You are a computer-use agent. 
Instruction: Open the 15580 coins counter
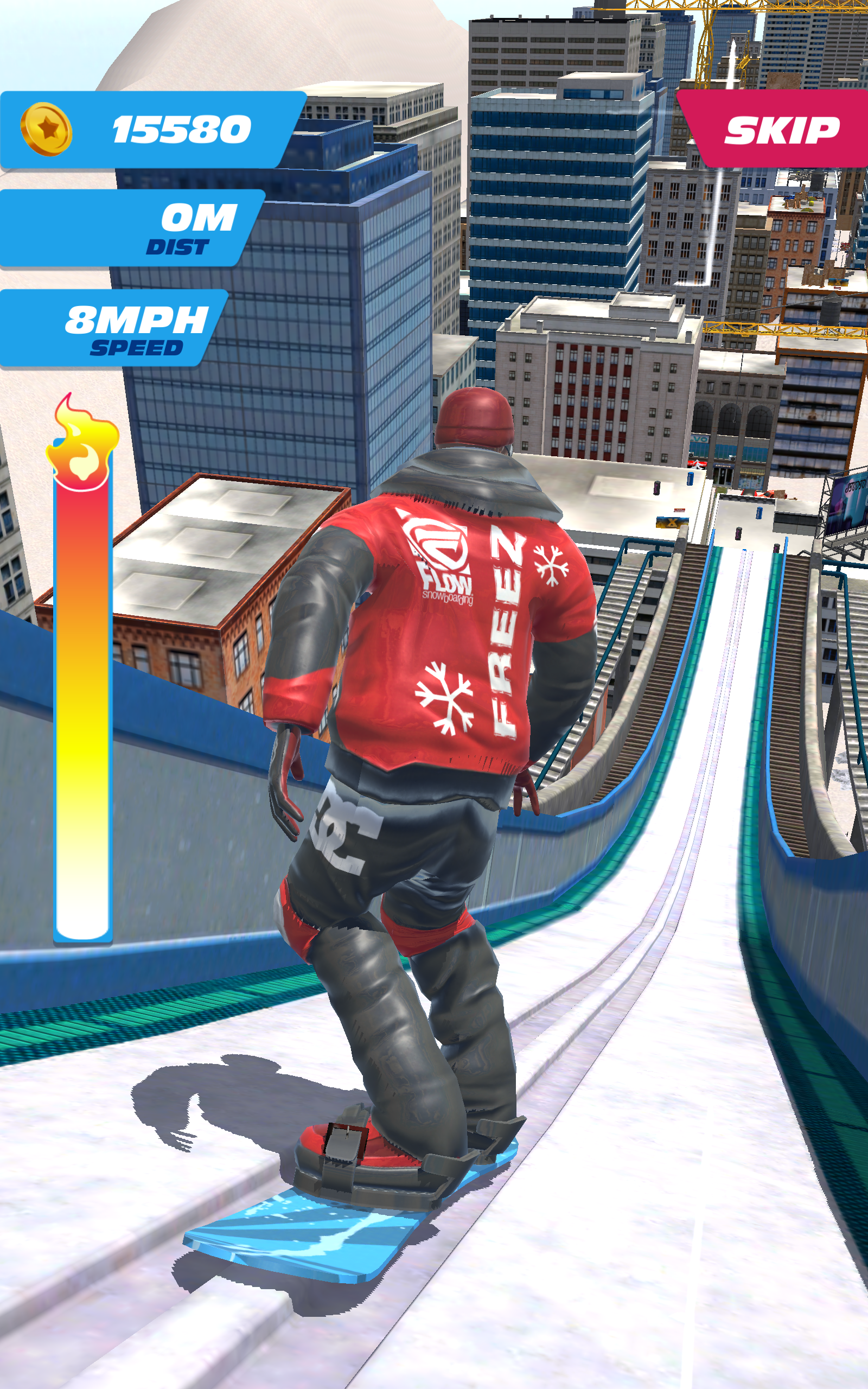click(x=181, y=130)
